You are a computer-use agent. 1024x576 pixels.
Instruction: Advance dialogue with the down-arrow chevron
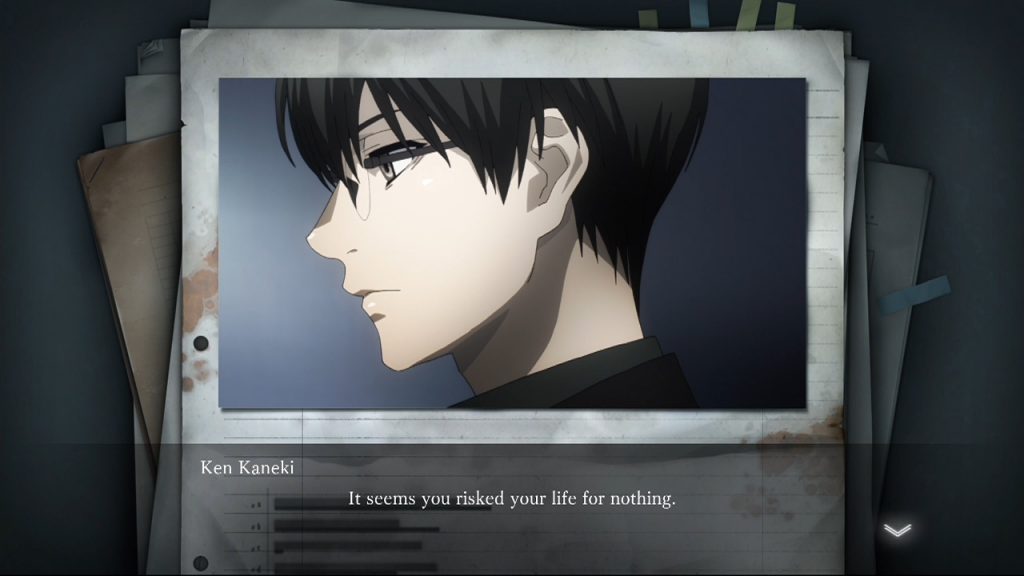click(897, 530)
